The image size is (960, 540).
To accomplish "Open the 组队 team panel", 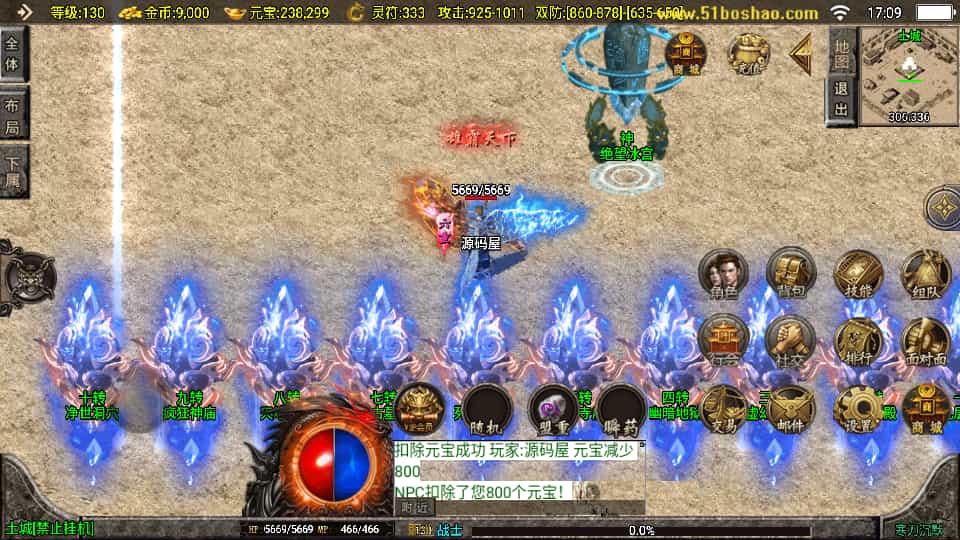I will [x=925, y=273].
